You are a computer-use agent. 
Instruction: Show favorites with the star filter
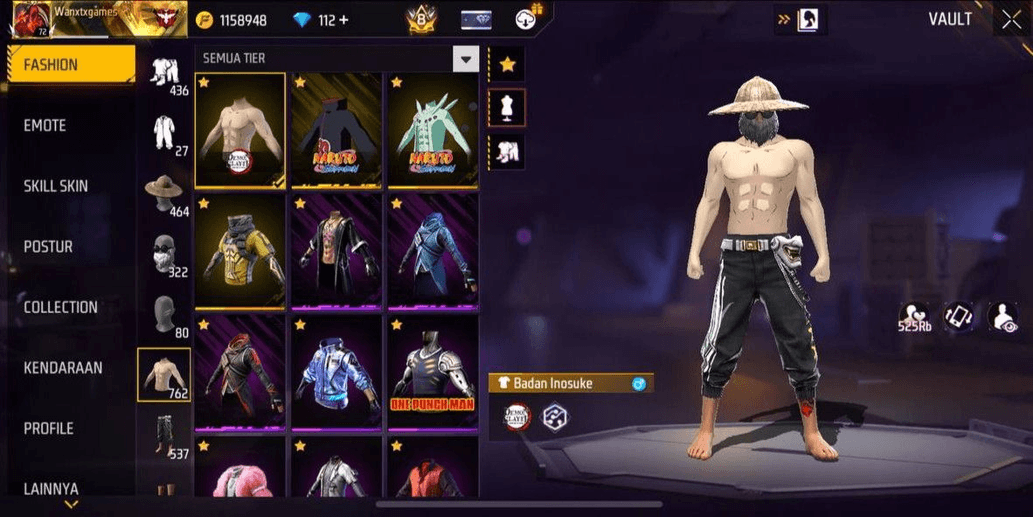click(x=507, y=65)
